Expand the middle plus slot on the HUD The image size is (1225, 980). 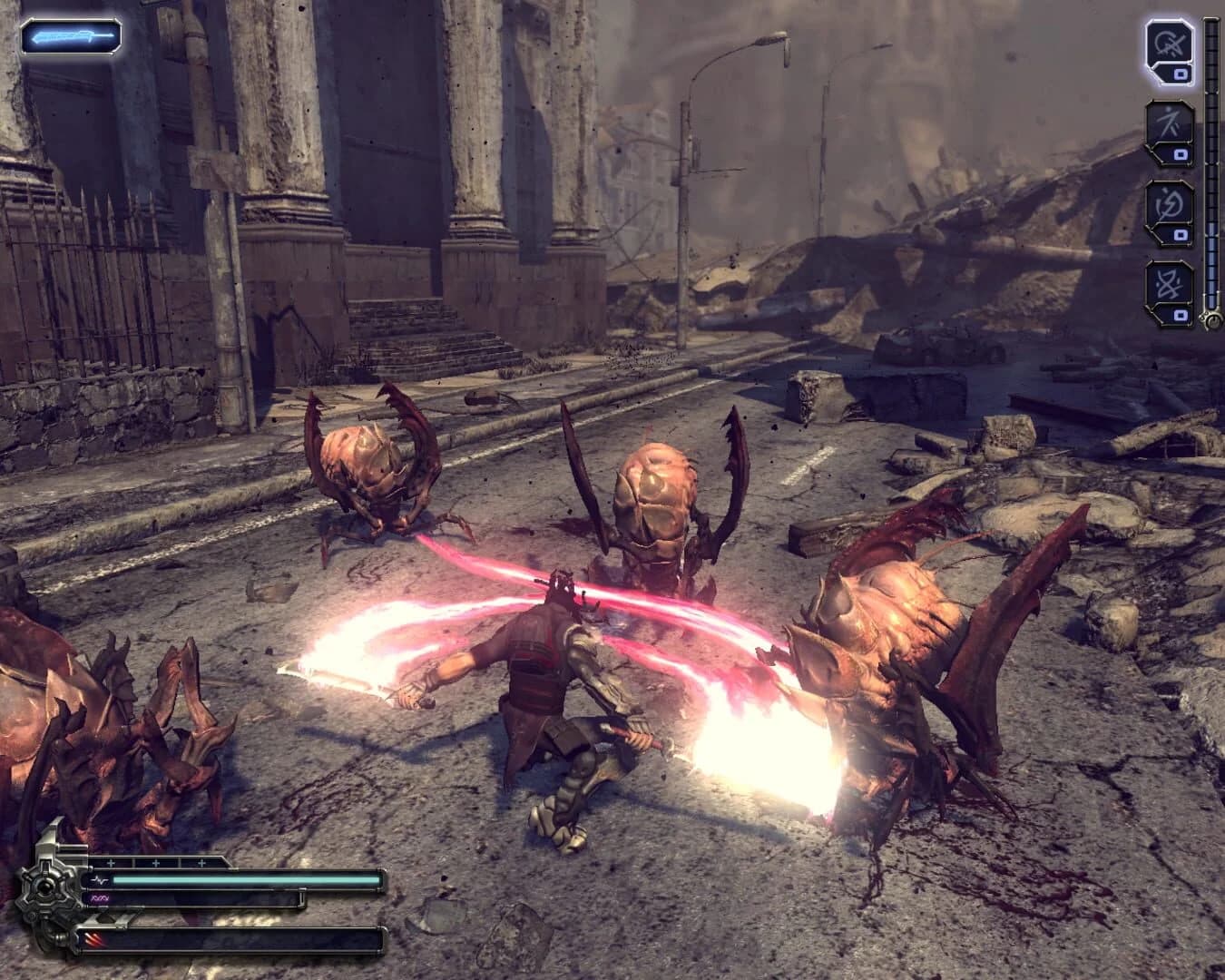[156, 862]
